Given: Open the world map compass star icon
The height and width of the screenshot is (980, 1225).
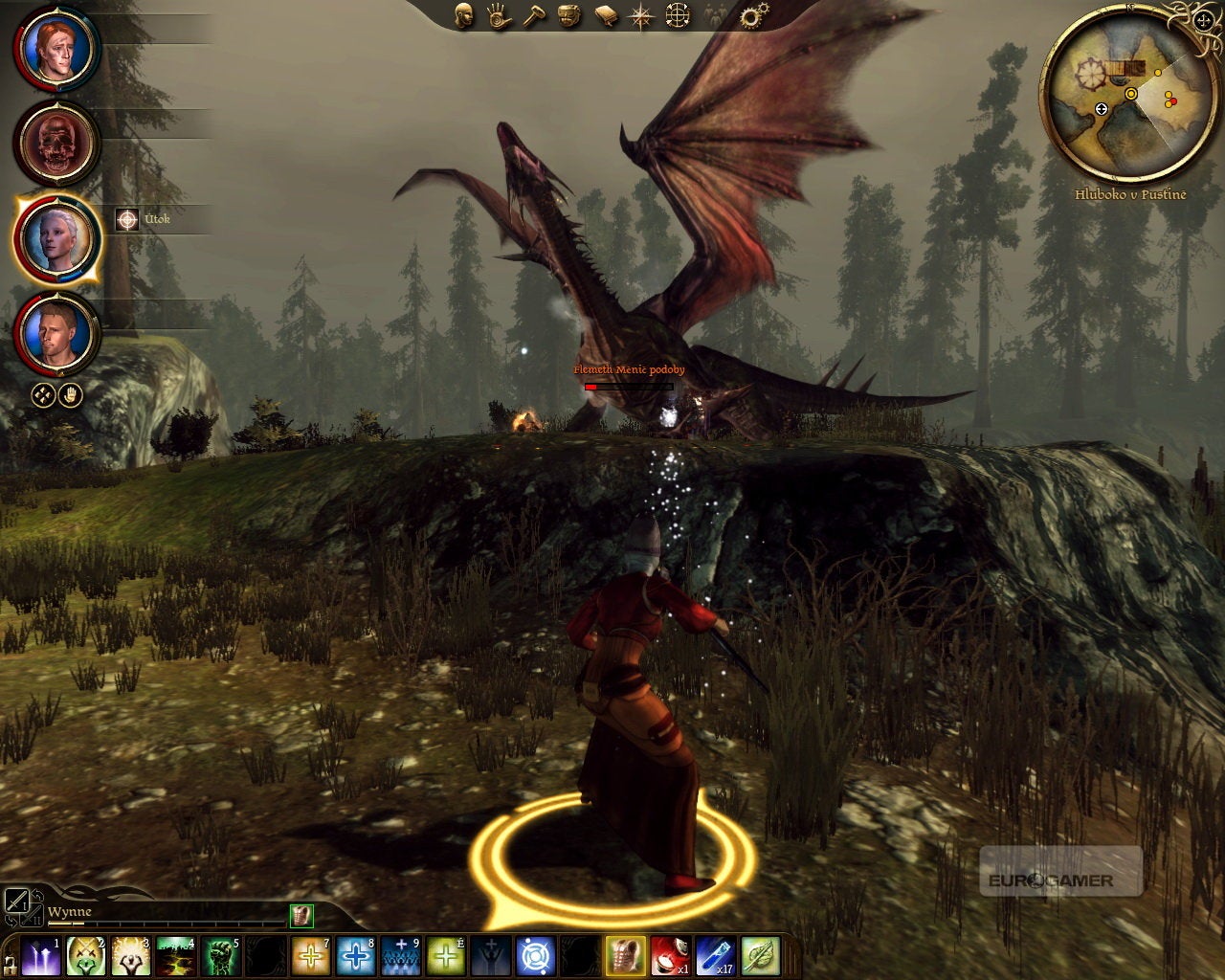Looking at the screenshot, I should coord(641,15).
